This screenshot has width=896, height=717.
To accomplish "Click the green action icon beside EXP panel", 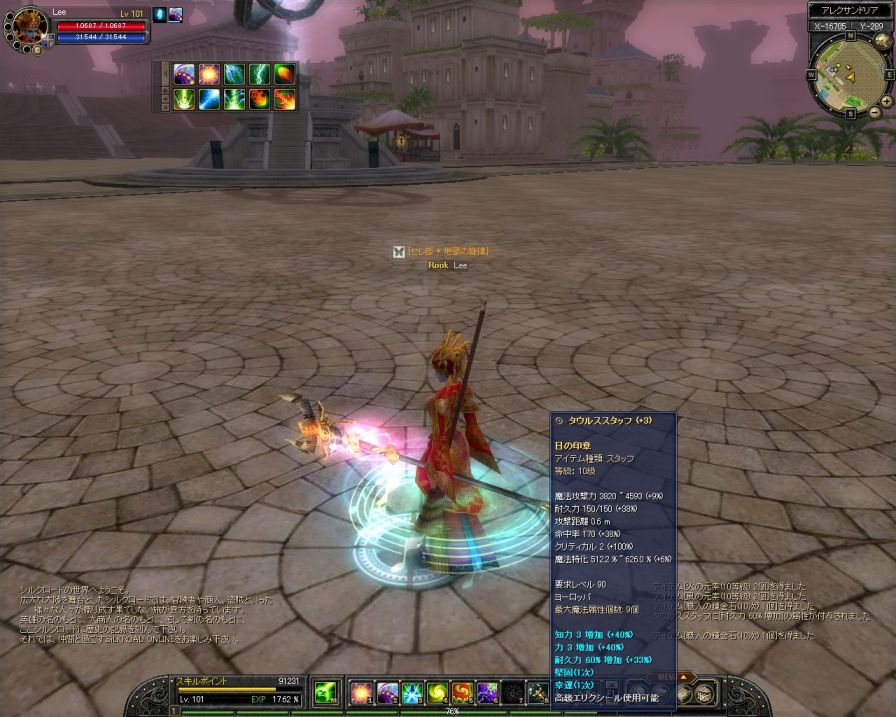I will 324,692.
